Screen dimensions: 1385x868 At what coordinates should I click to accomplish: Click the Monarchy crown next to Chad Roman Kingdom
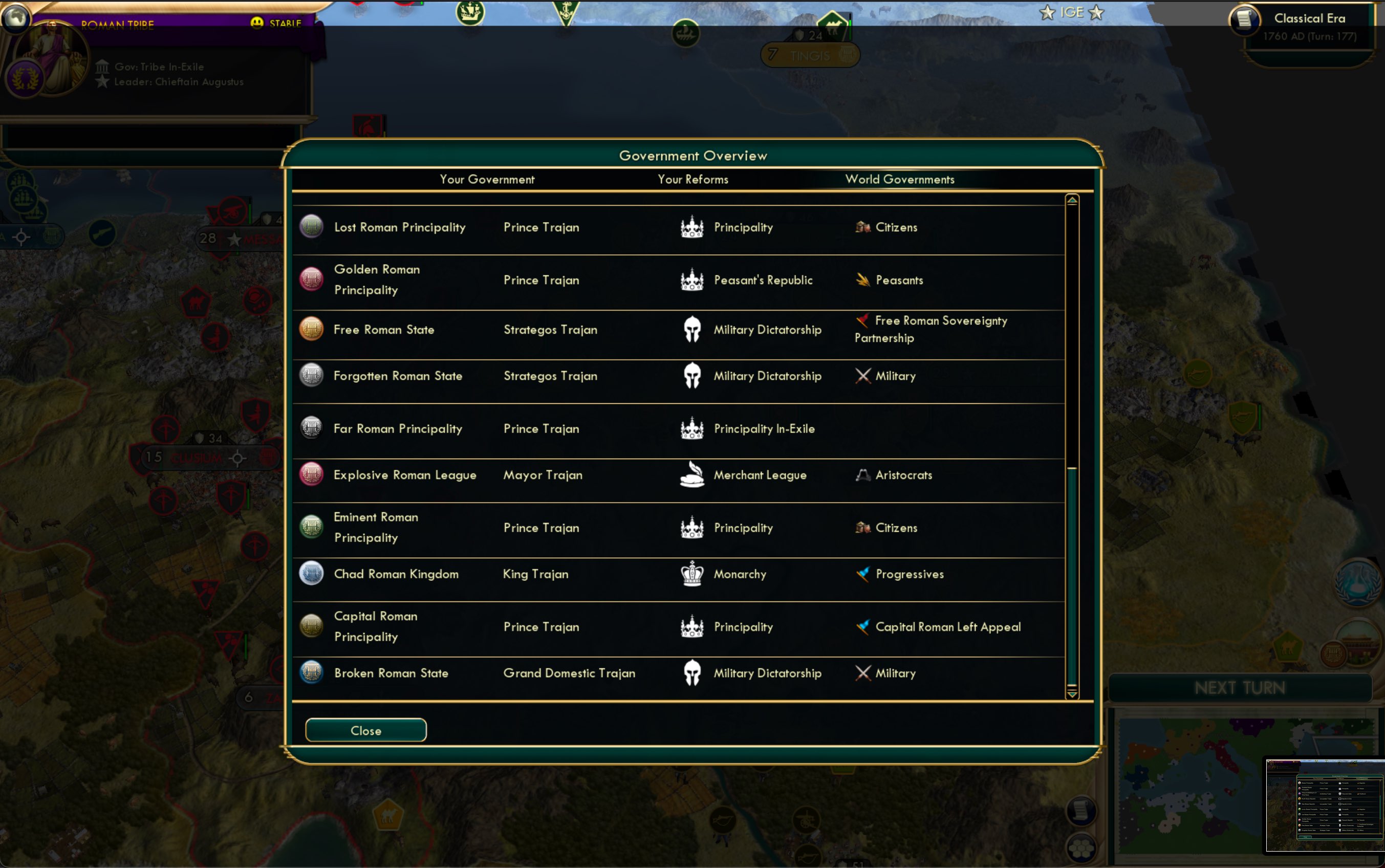[x=692, y=574]
